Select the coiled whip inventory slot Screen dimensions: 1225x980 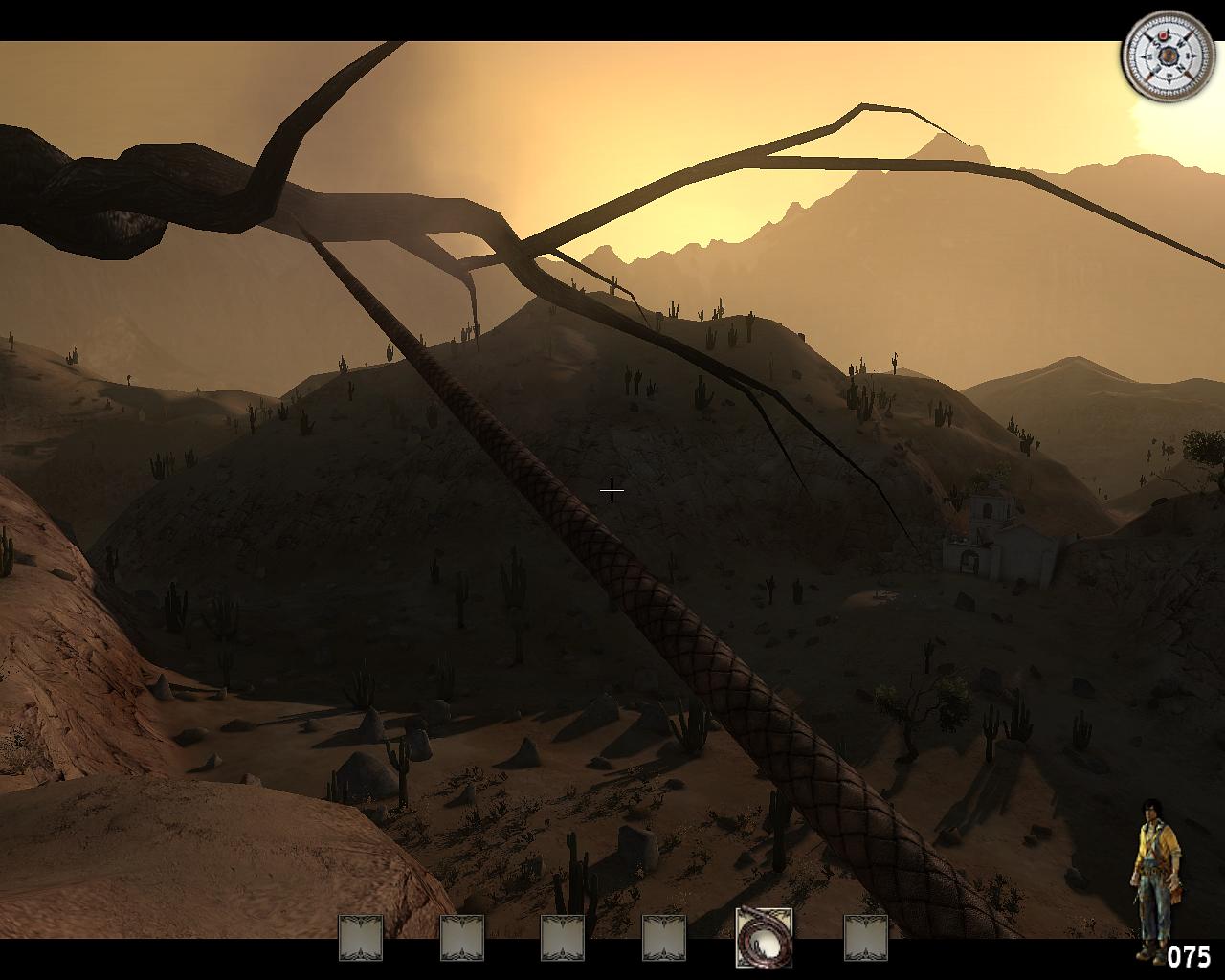(x=764, y=937)
